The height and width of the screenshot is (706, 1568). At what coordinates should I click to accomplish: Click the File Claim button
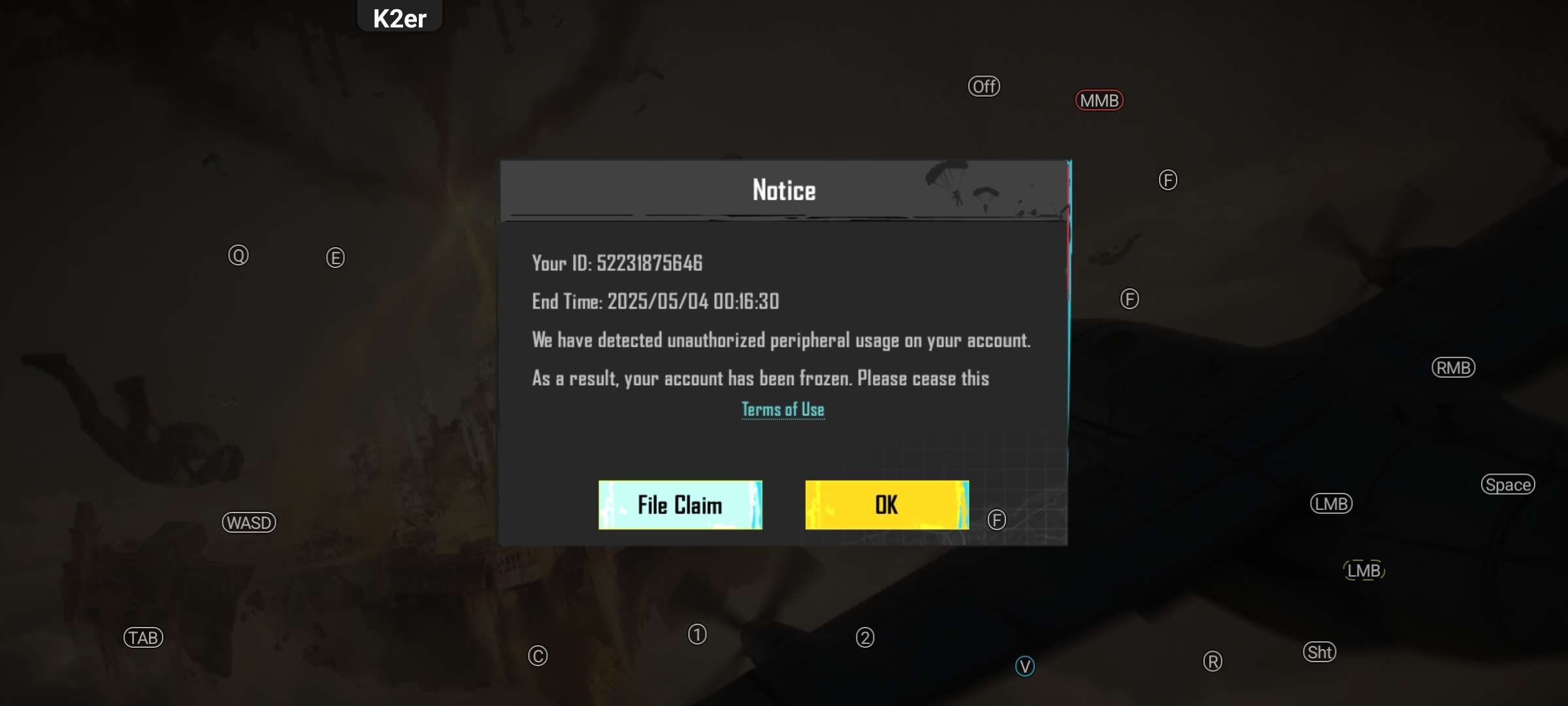tap(679, 504)
